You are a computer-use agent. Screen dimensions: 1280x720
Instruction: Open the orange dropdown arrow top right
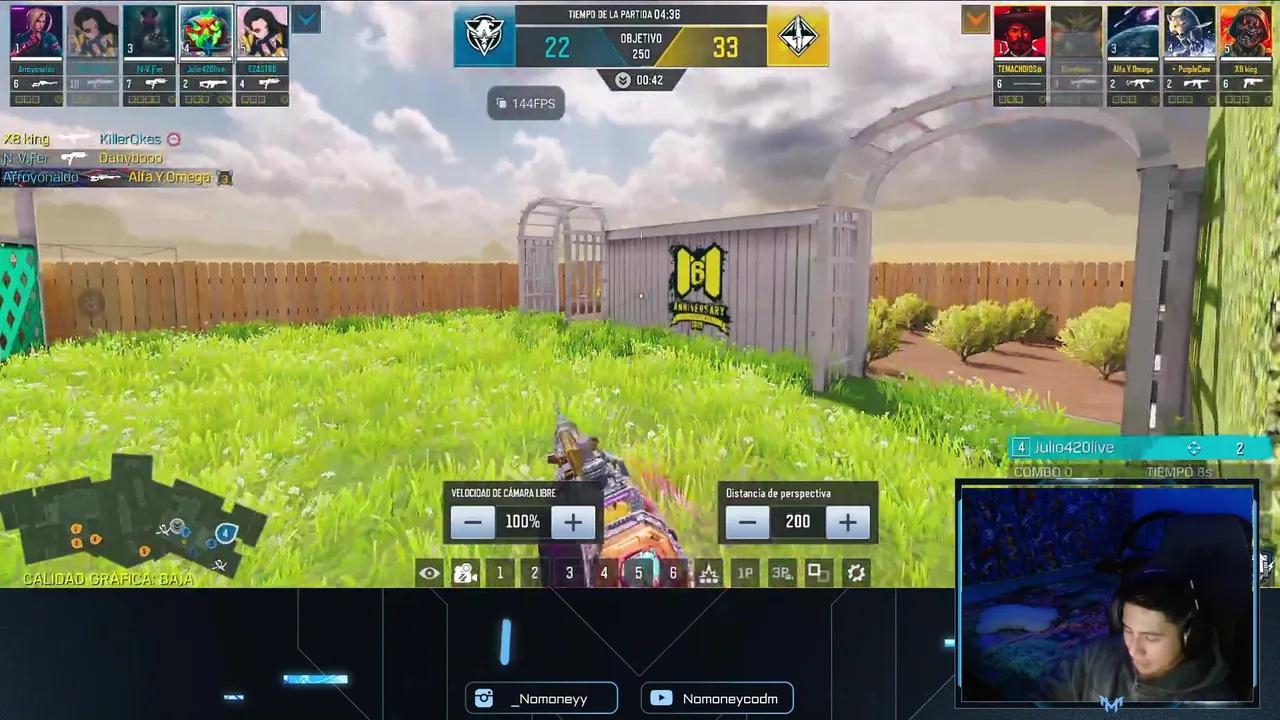pos(975,20)
